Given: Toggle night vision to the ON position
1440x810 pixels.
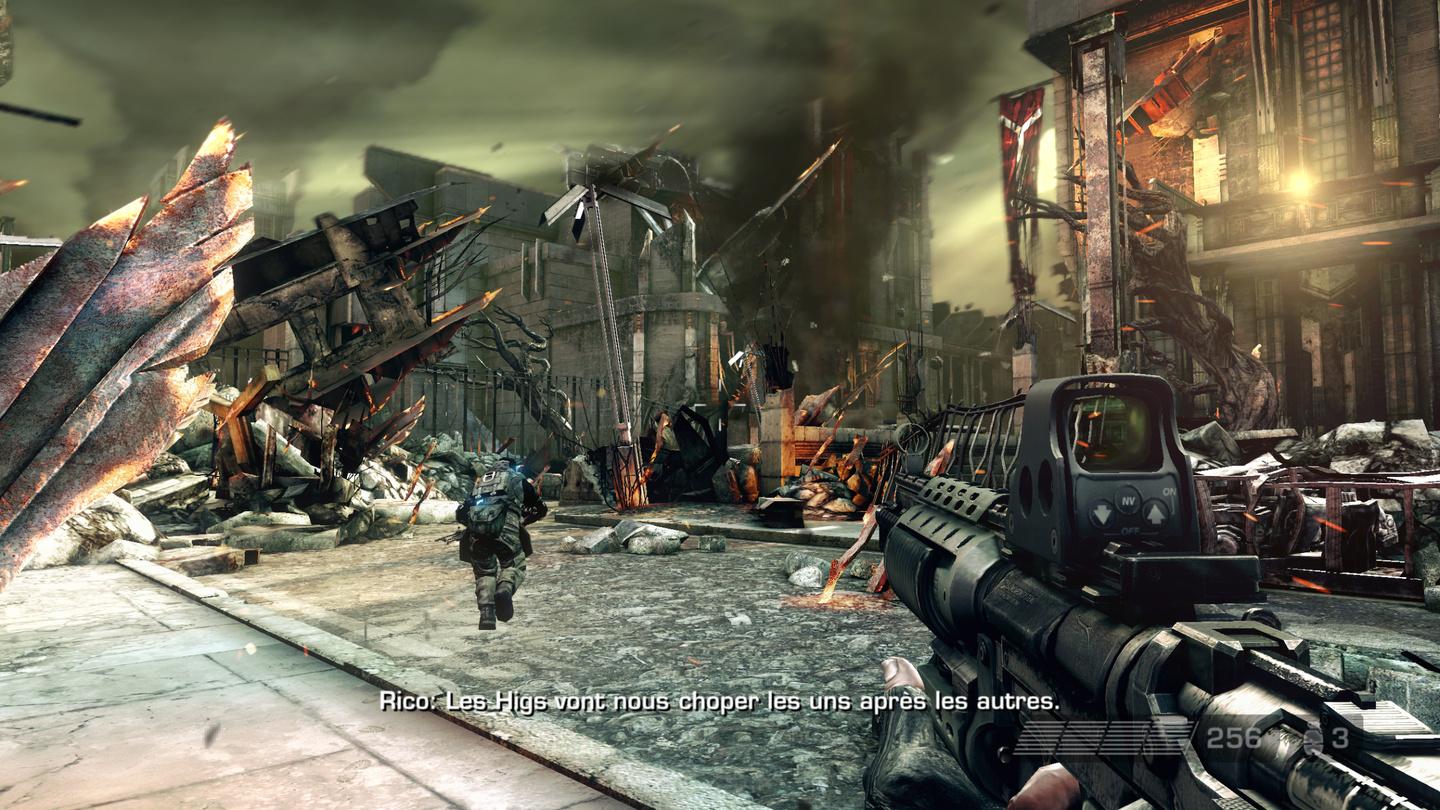Looking at the screenshot, I should tap(1156, 513).
